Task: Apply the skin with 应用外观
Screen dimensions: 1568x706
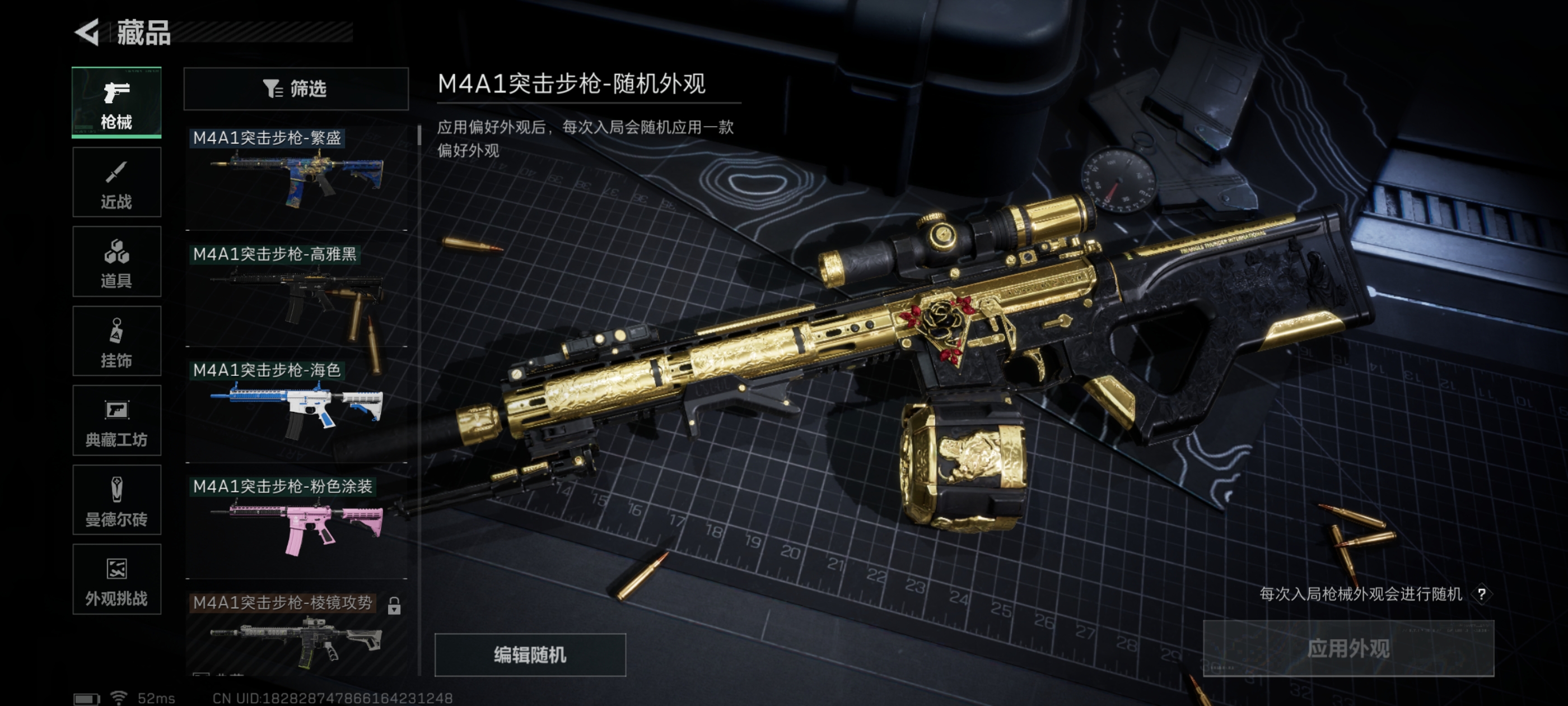Action: coord(1348,649)
